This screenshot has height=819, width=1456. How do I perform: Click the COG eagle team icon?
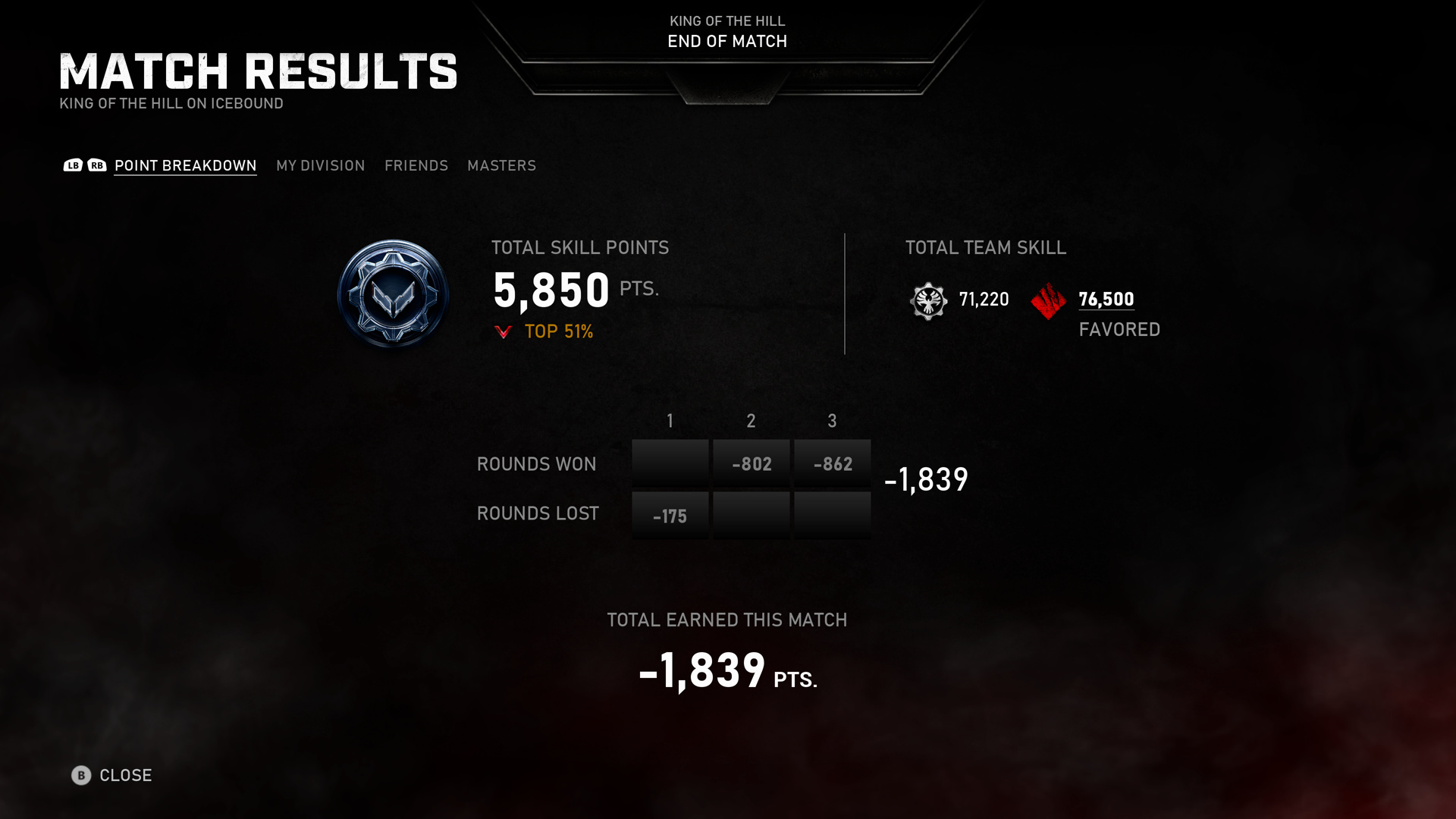coord(928,300)
